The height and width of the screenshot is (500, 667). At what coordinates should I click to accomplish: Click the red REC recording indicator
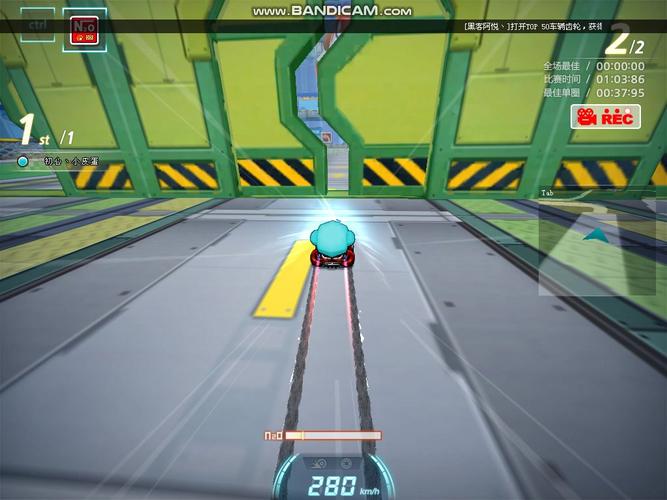(605, 117)
